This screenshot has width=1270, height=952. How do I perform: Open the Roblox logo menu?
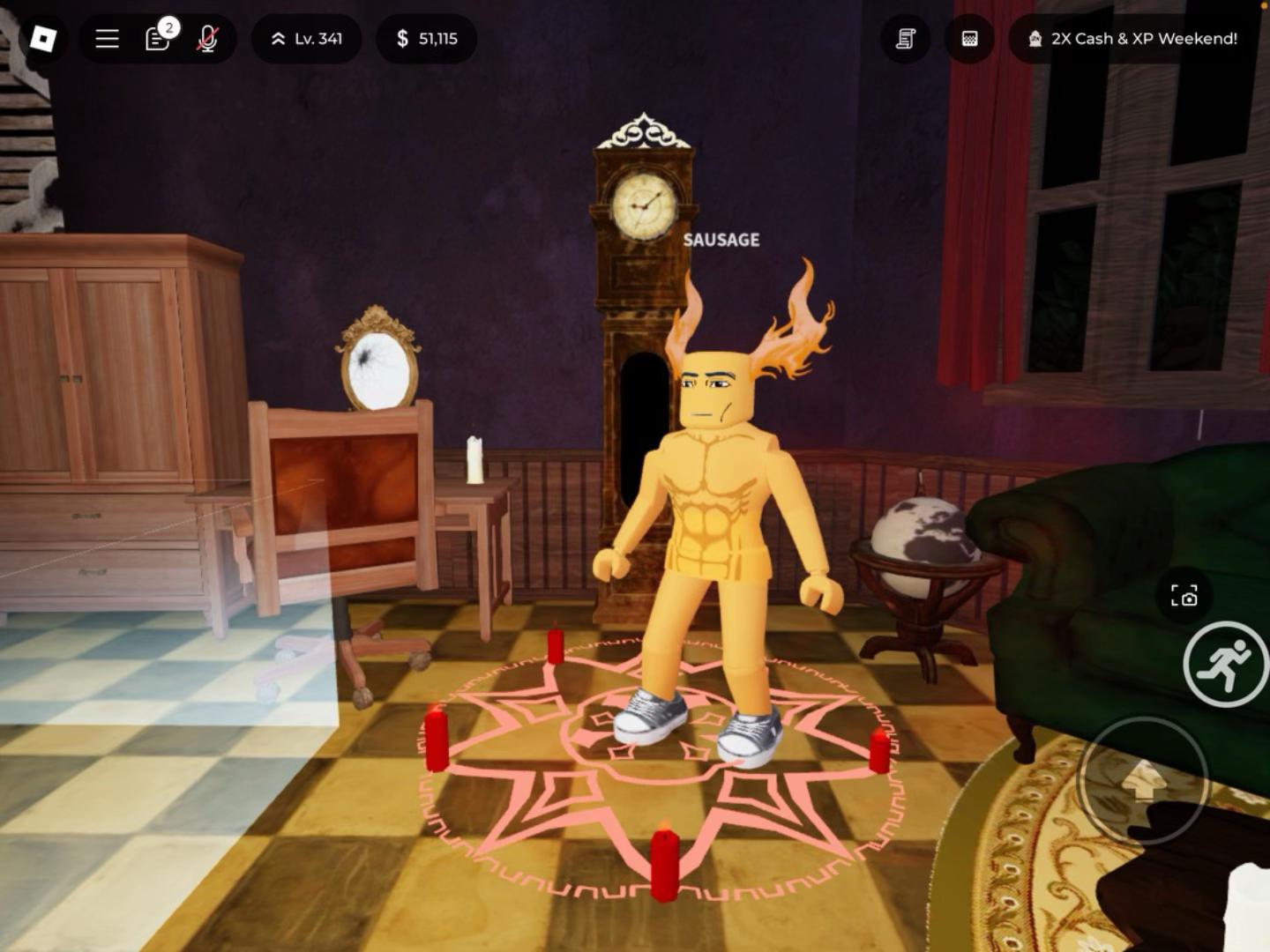(42, 39)
